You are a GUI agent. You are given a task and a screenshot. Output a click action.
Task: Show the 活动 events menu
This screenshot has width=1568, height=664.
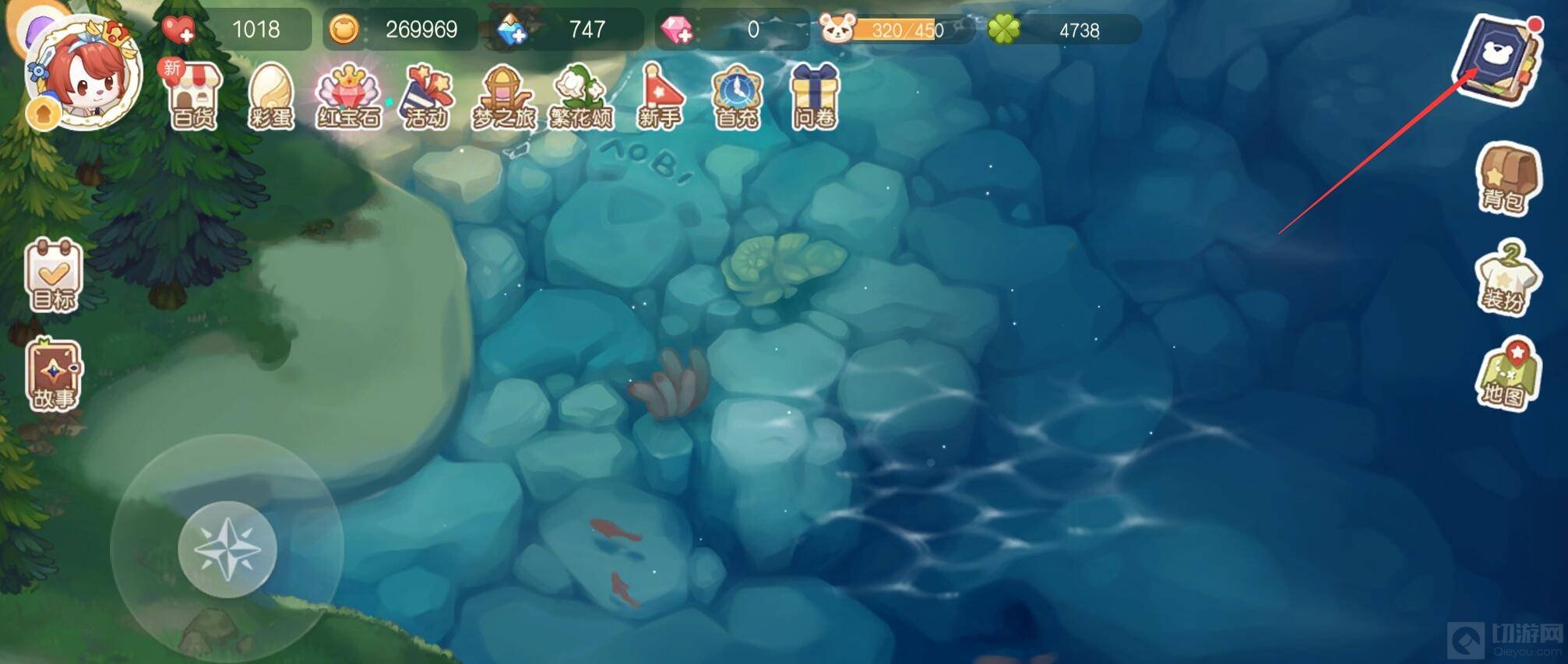(426, 97)
